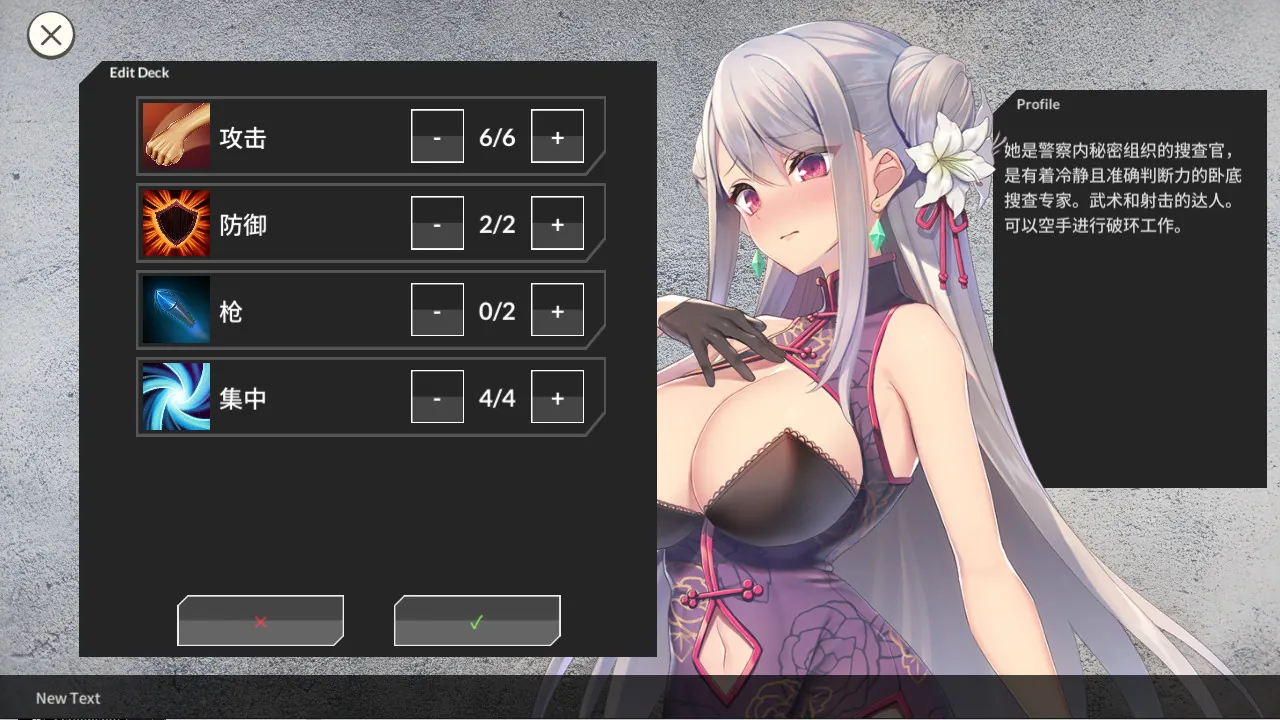Increase the 攻击 card count with plus

click(557, 136)
